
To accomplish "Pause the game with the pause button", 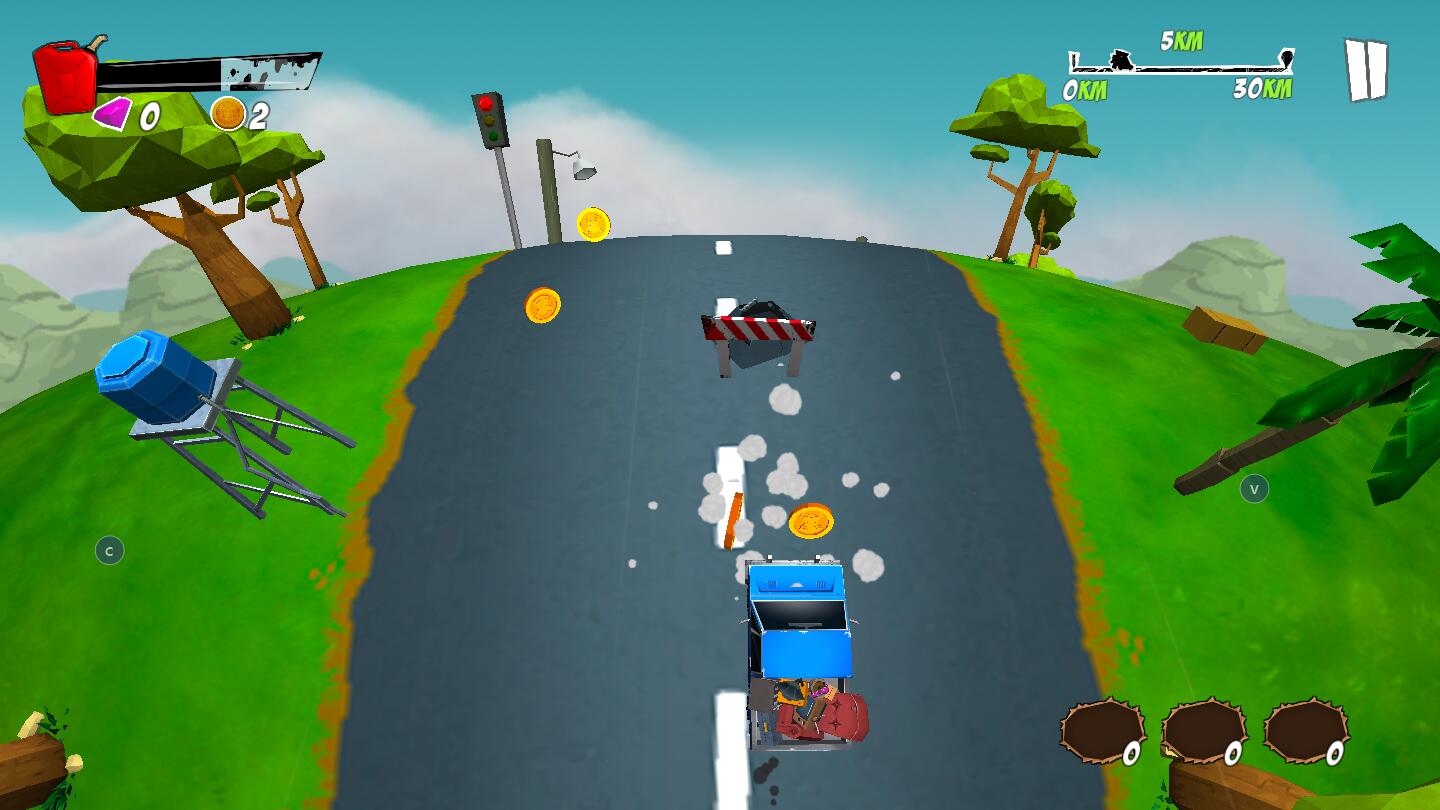I will point(1366,70).
